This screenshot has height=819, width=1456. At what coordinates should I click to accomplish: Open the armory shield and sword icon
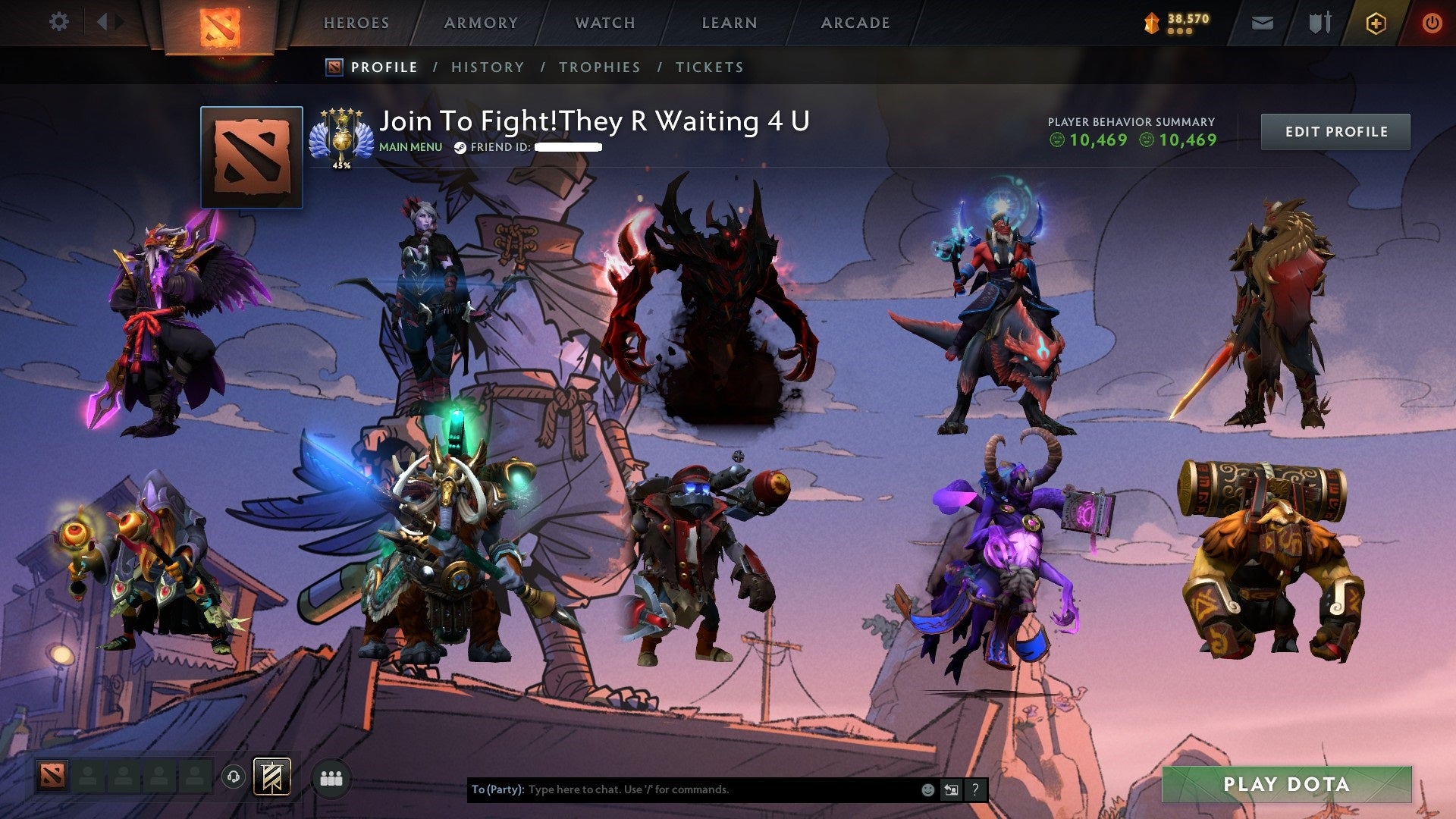pos(1317,23)
